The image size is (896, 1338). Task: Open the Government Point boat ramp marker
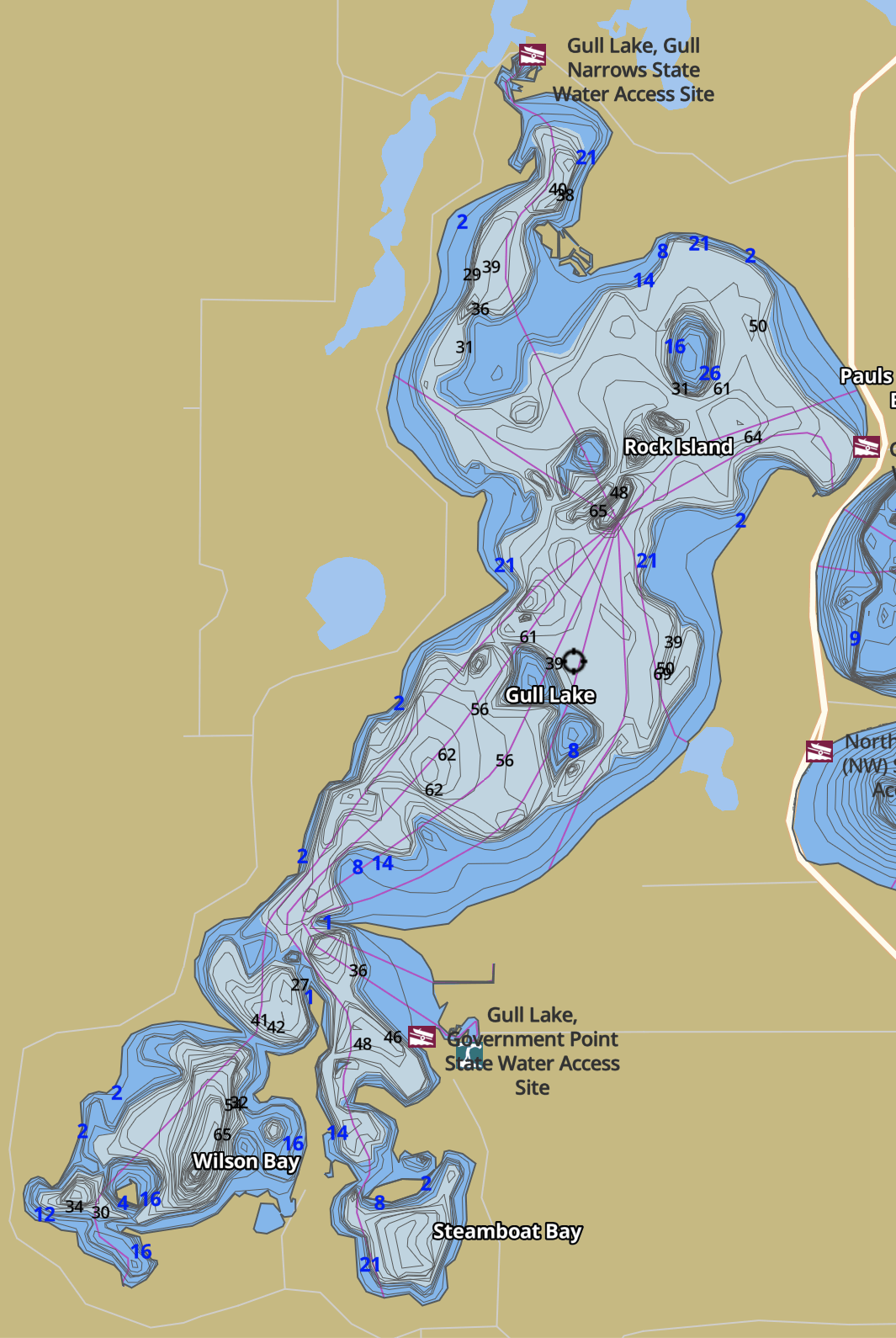421,1036
